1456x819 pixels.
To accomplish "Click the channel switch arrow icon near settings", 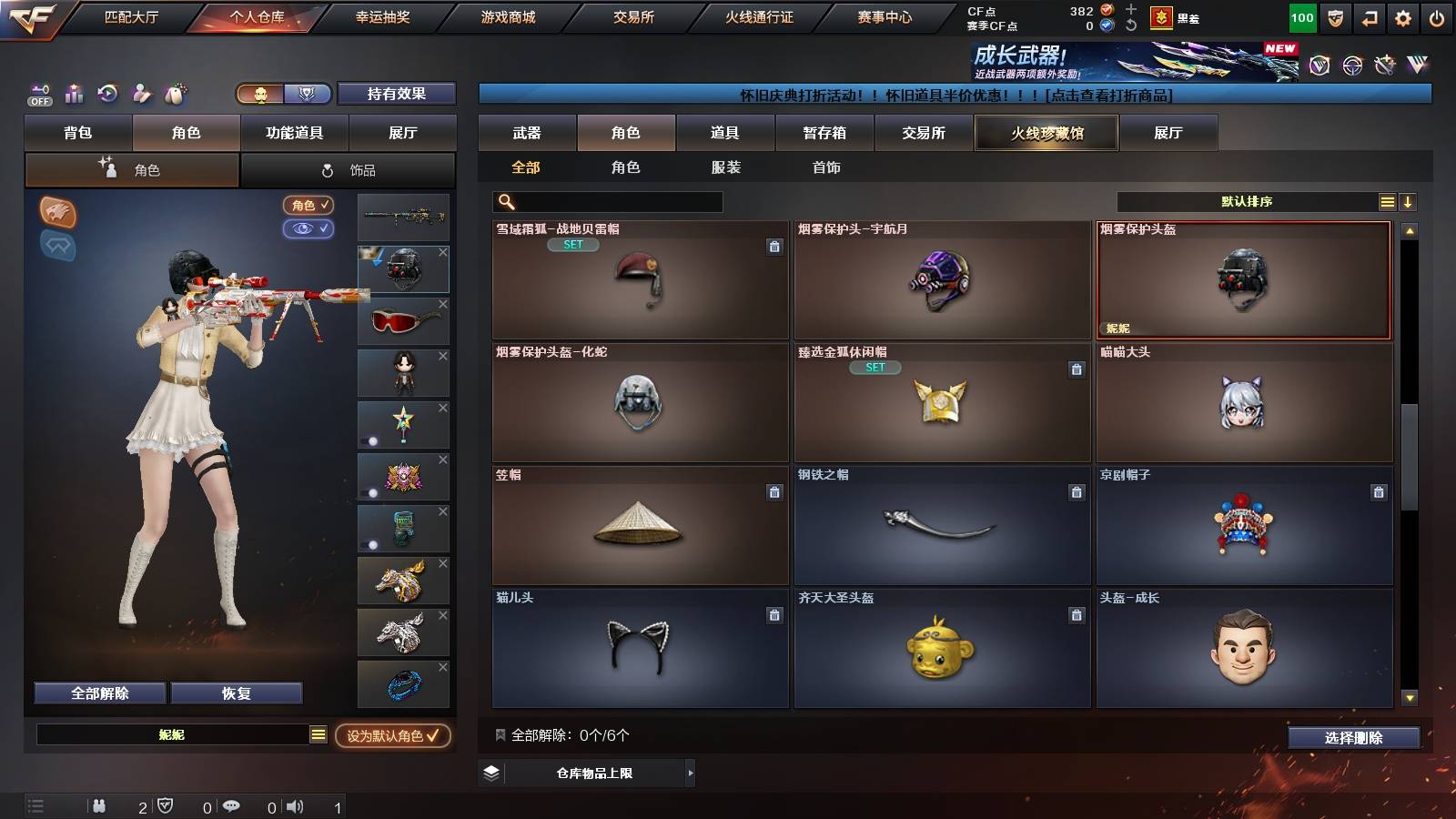I will click(x=1368, y=15).
